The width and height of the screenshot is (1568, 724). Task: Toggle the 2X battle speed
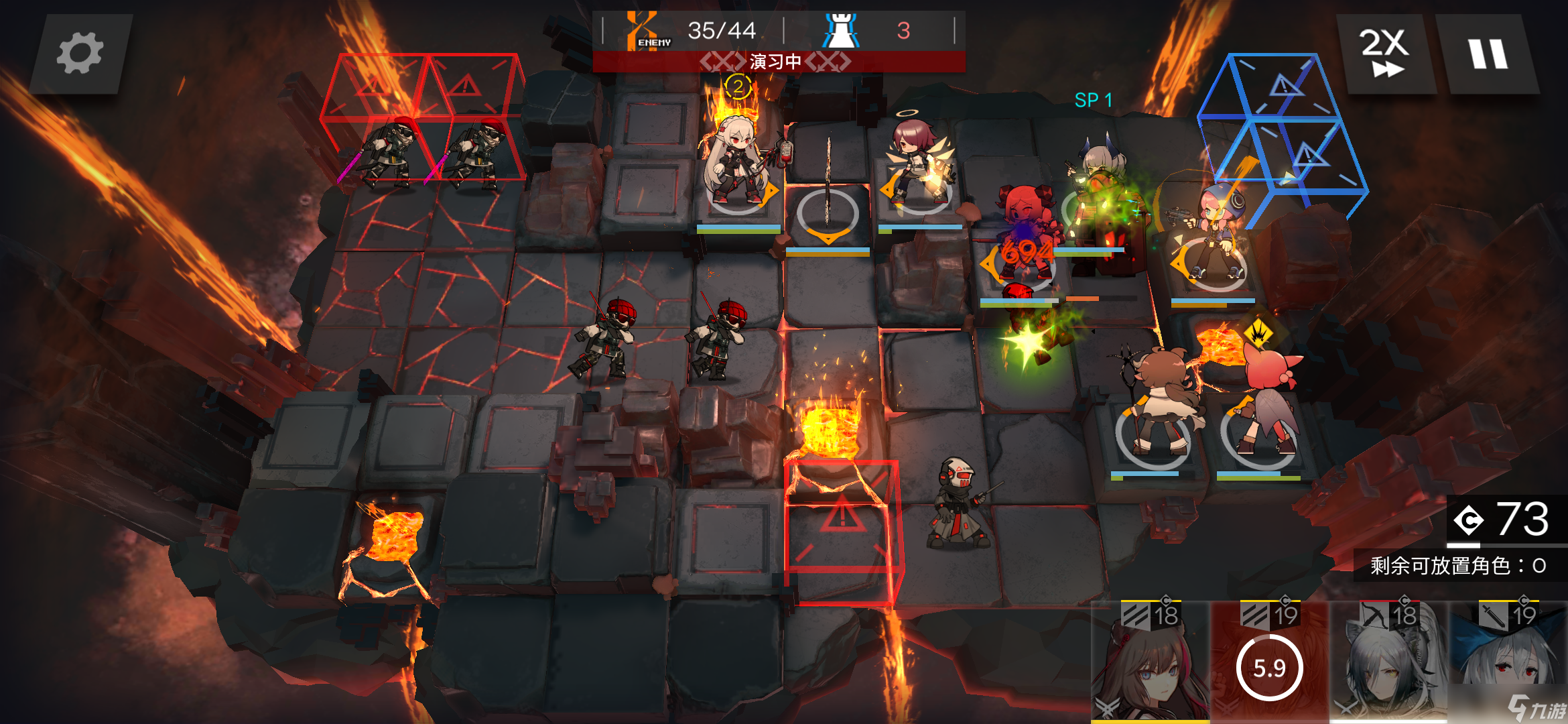(1384, 54)
